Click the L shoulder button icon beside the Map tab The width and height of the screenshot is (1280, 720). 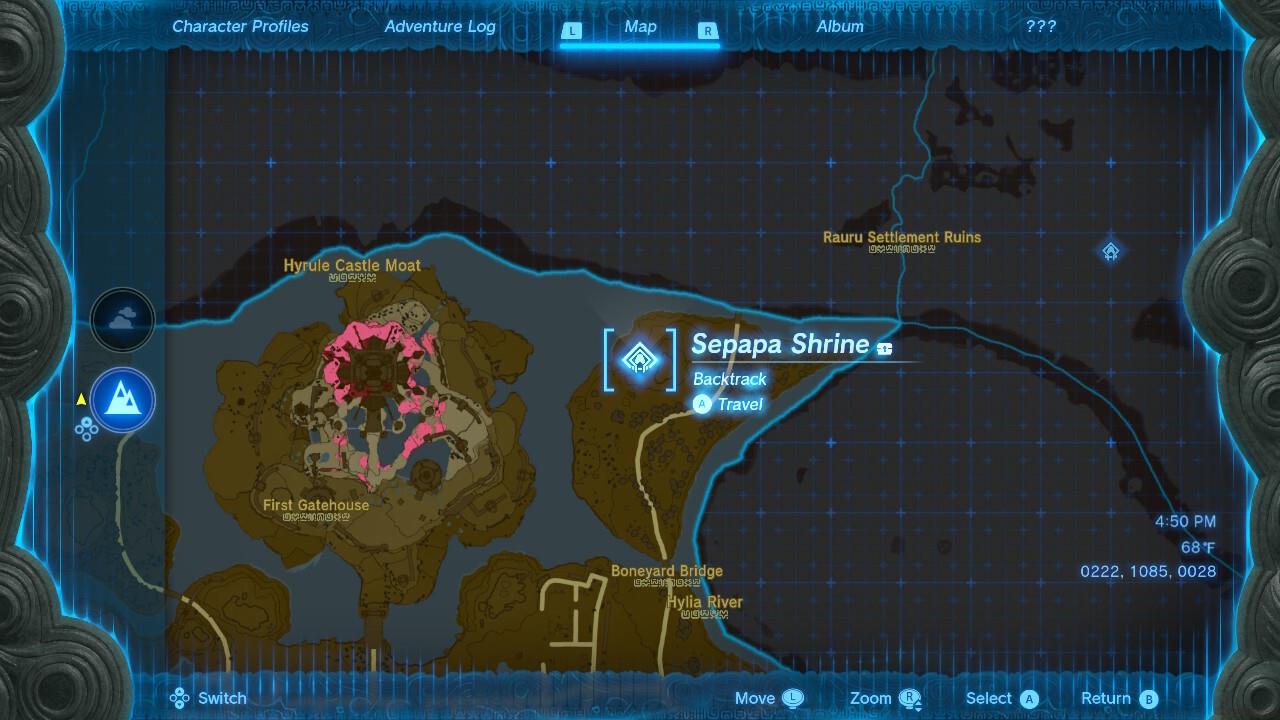(572, 31)
